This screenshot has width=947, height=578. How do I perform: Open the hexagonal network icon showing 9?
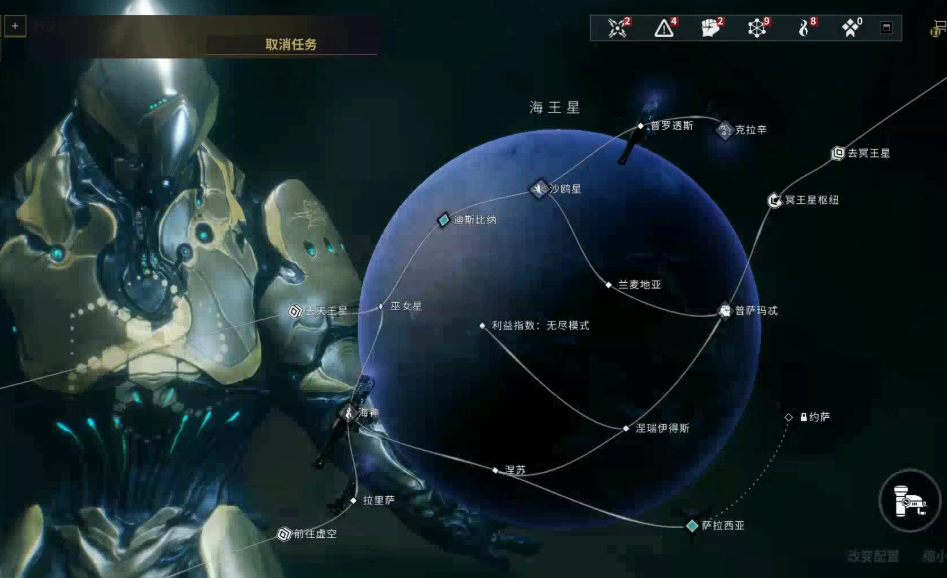pyautogui.click(x=757, y=28)
